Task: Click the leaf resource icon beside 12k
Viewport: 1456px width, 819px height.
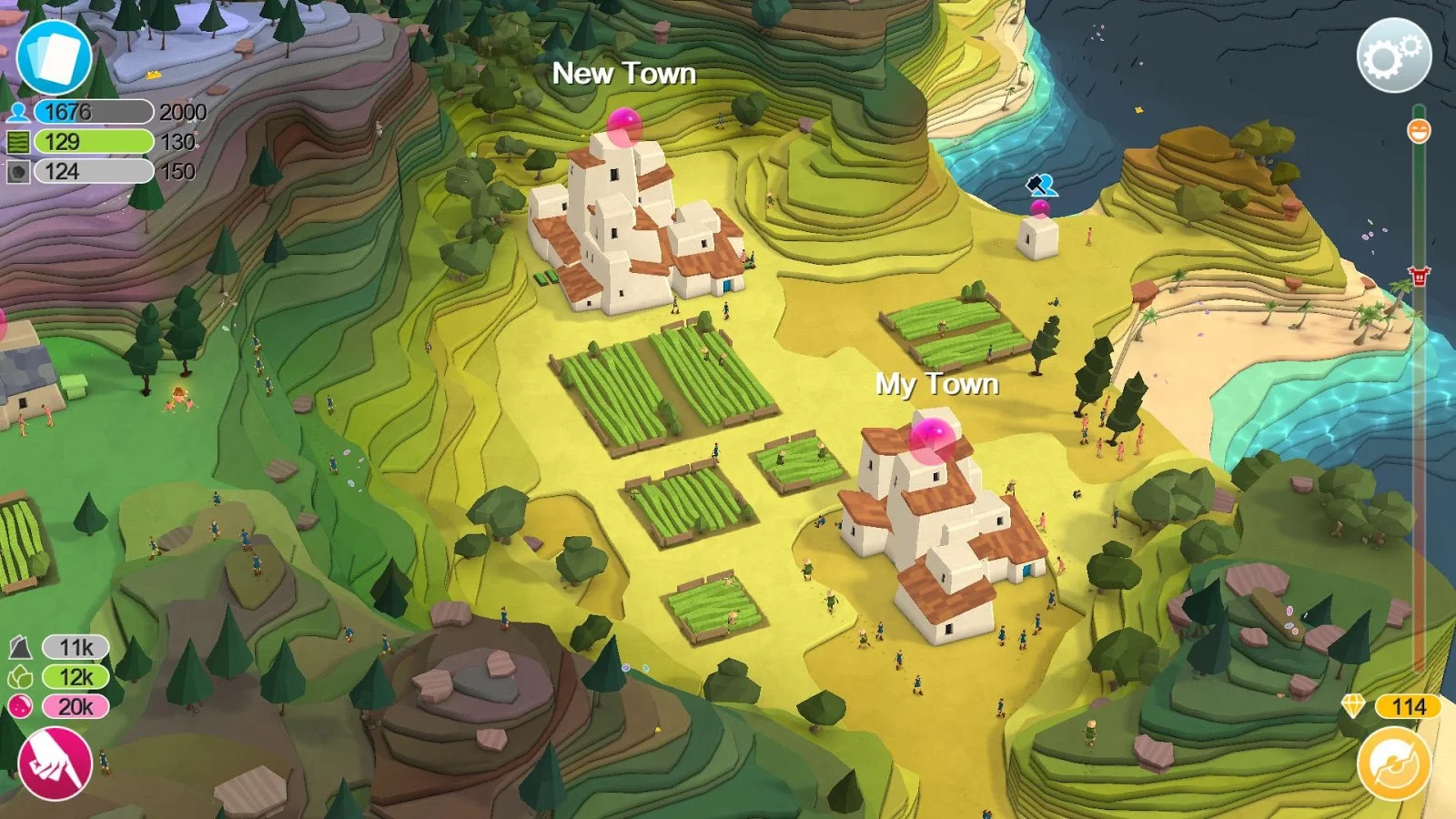Action: pos(20,677)
